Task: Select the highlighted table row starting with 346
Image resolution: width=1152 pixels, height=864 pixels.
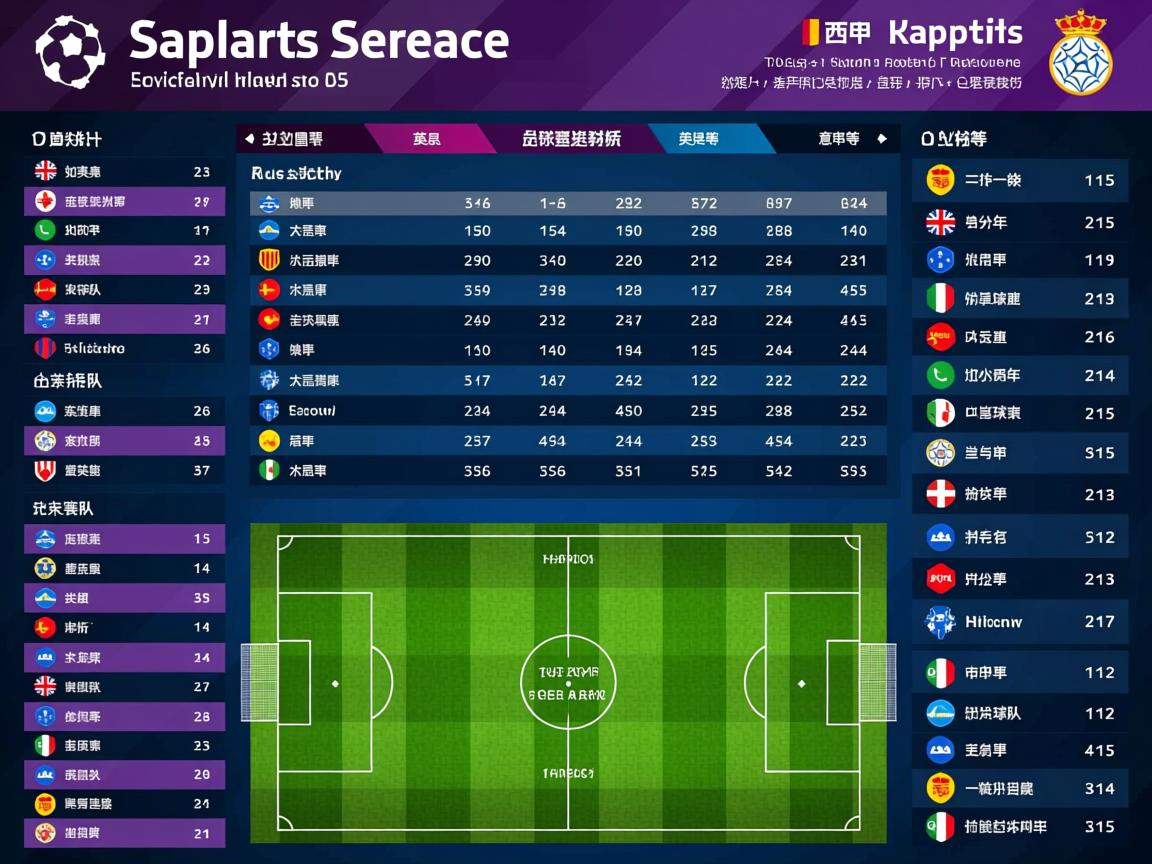Action: (567, 203)
